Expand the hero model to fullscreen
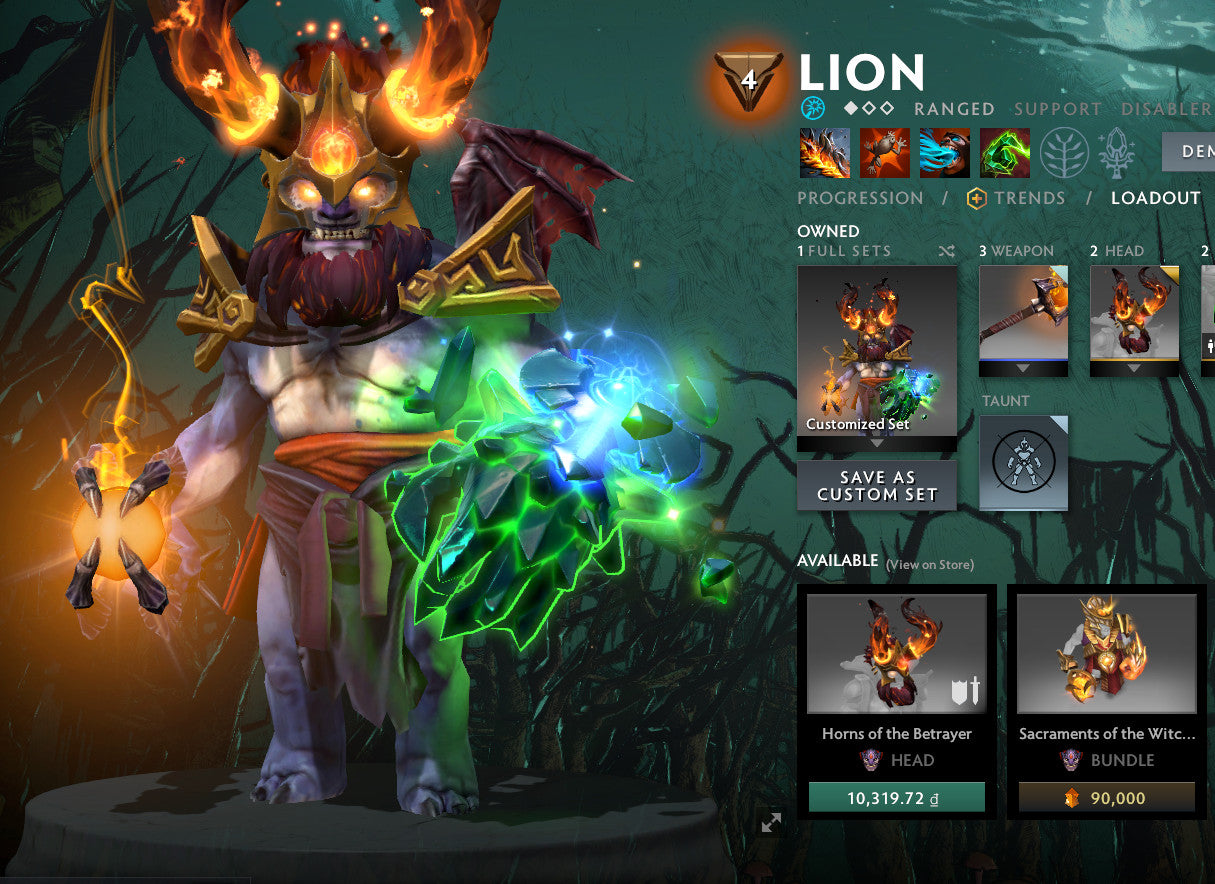Screen dimensions: 1215x884 pyautogui.click(x=771, y=822)
